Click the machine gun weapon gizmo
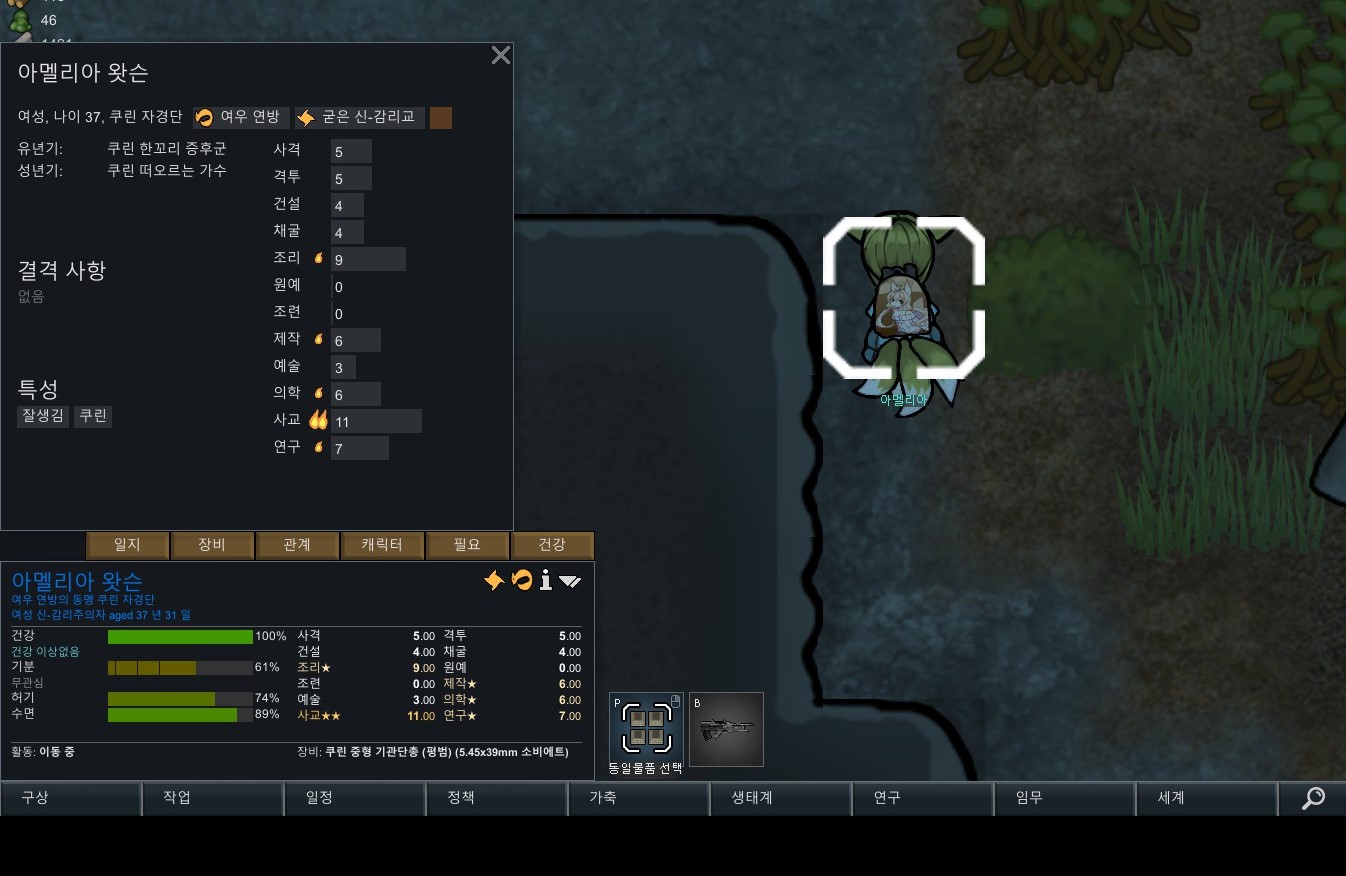Screen dimensions: 1346x876 coord(726,730)
